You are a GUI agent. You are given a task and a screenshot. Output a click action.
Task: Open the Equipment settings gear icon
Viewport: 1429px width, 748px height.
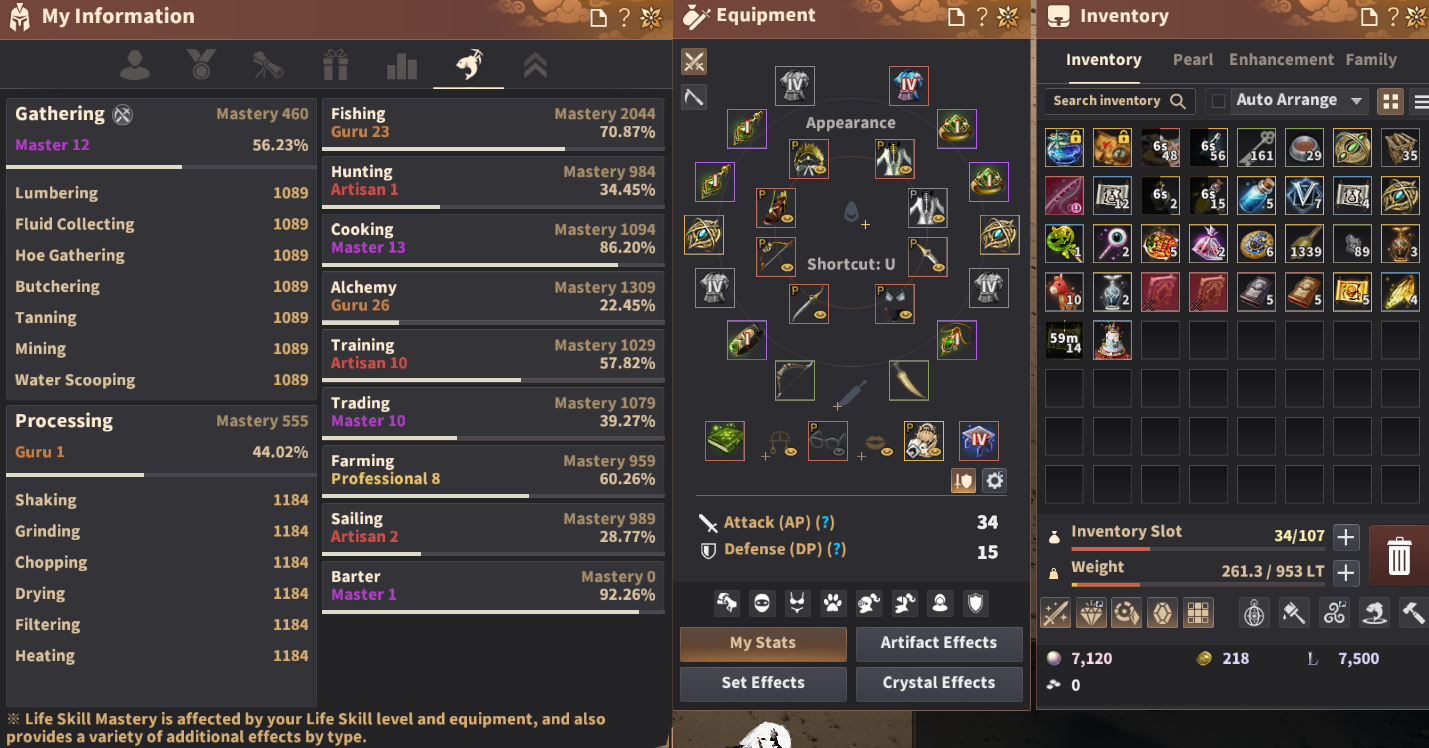(994, 481)
